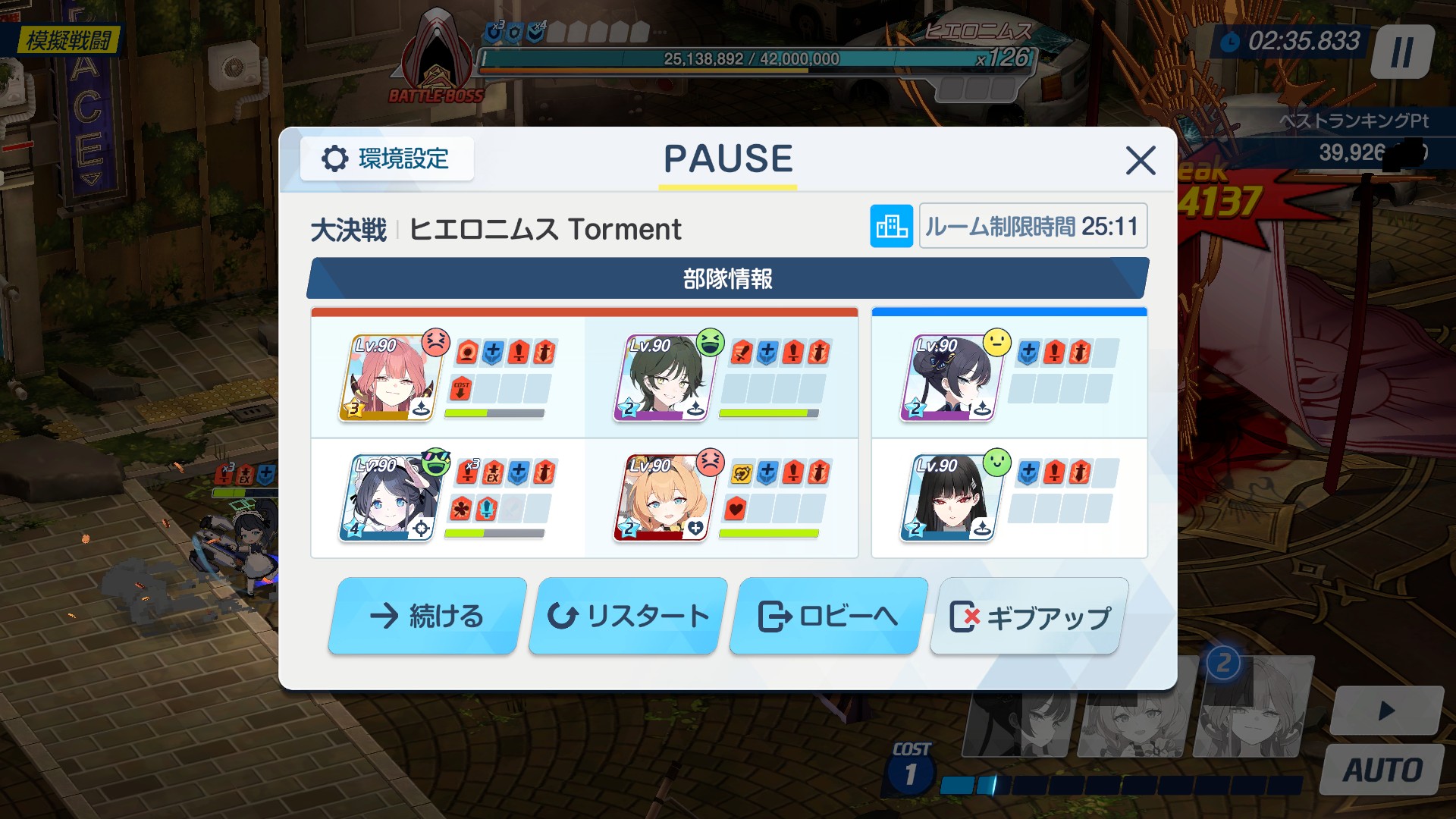Select the dark-haired special student with hair buns

click(949, 378)
